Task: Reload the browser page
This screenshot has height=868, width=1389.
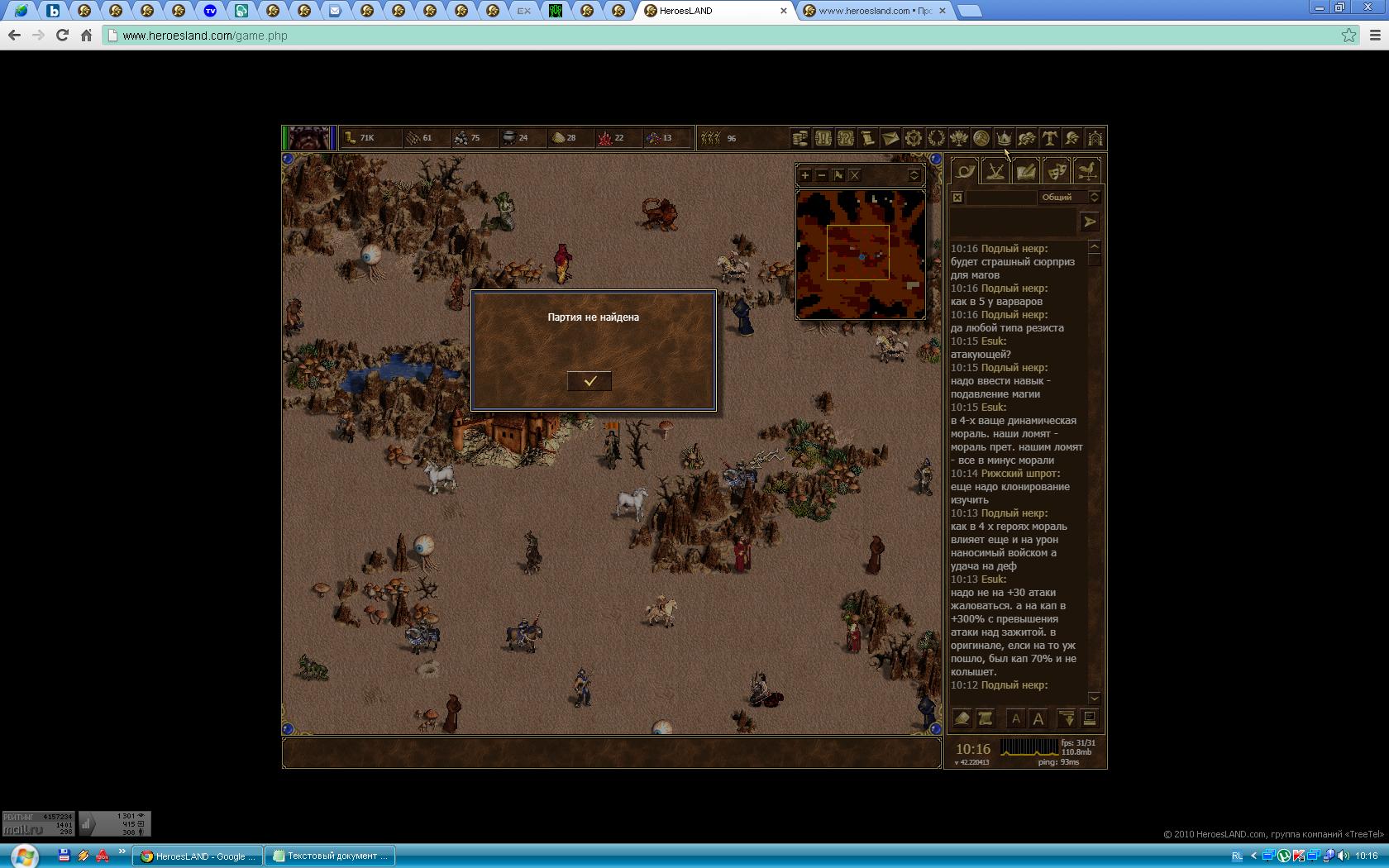Action: [62, 36]
